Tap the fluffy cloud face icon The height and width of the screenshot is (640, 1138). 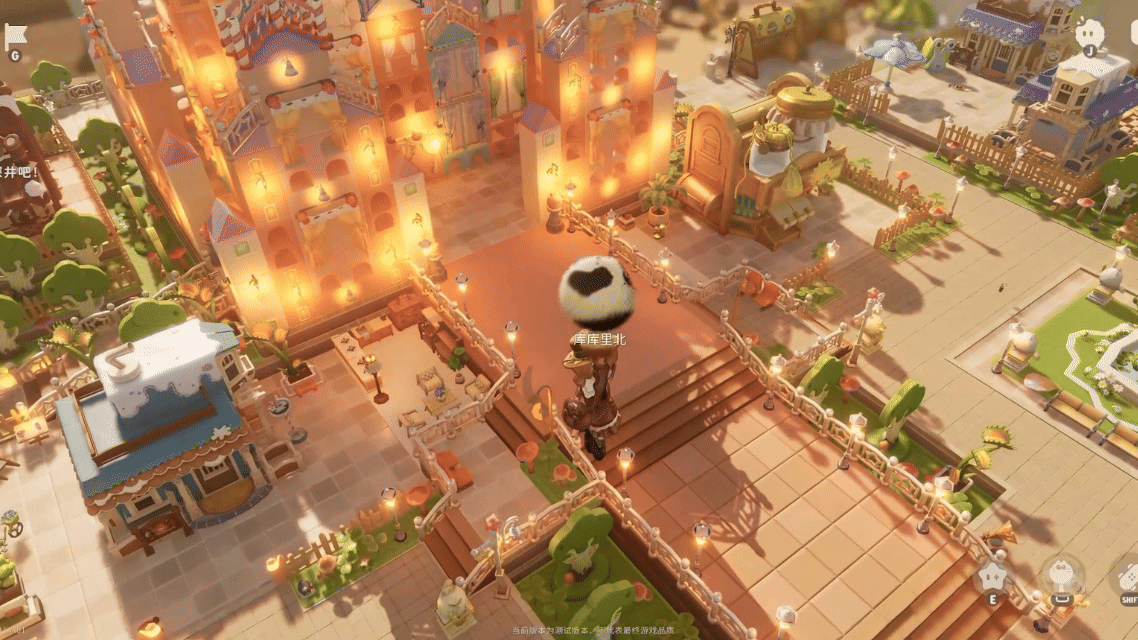coord(1090,32)
